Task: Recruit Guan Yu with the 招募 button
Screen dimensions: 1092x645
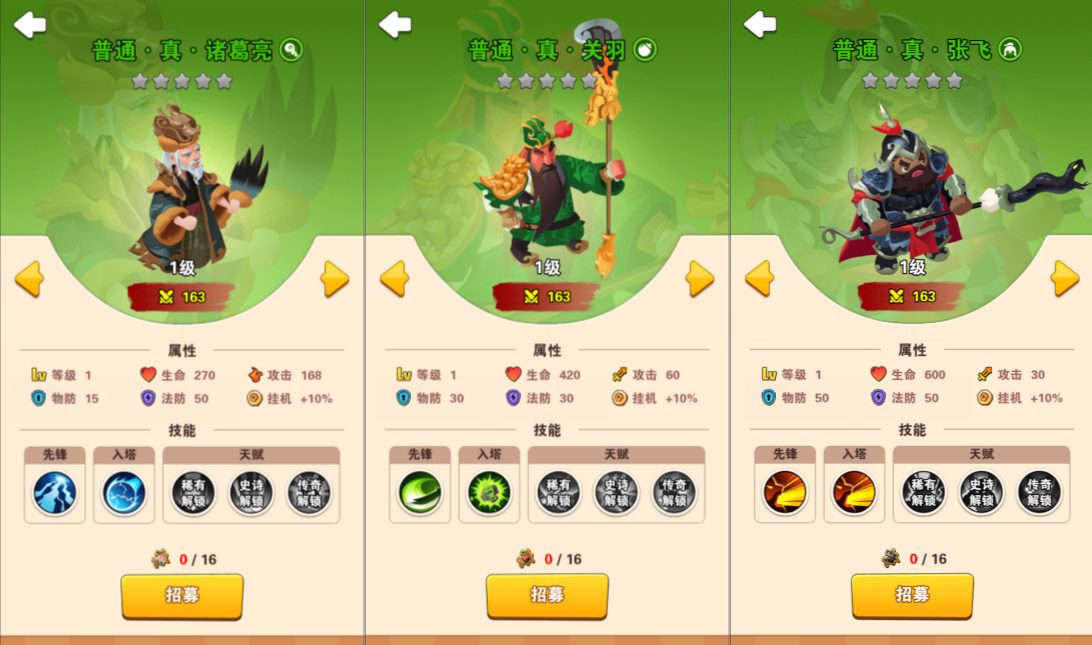Action: 547,596
